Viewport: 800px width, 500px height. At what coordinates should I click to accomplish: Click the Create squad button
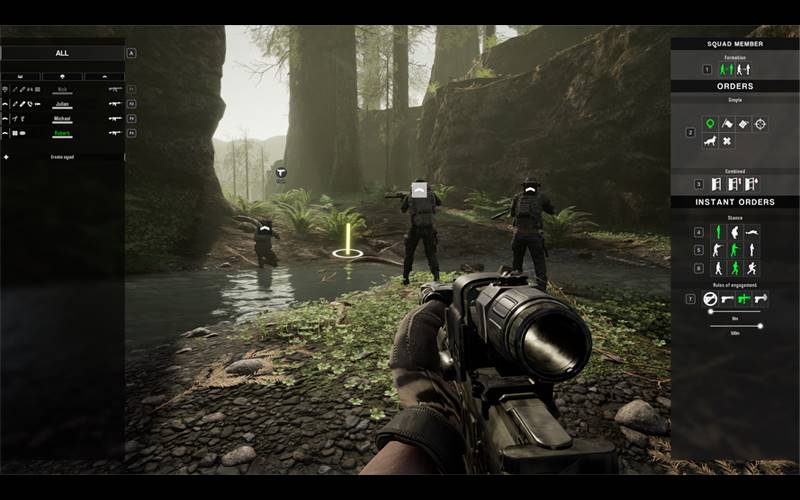click(x=62, y=157)
